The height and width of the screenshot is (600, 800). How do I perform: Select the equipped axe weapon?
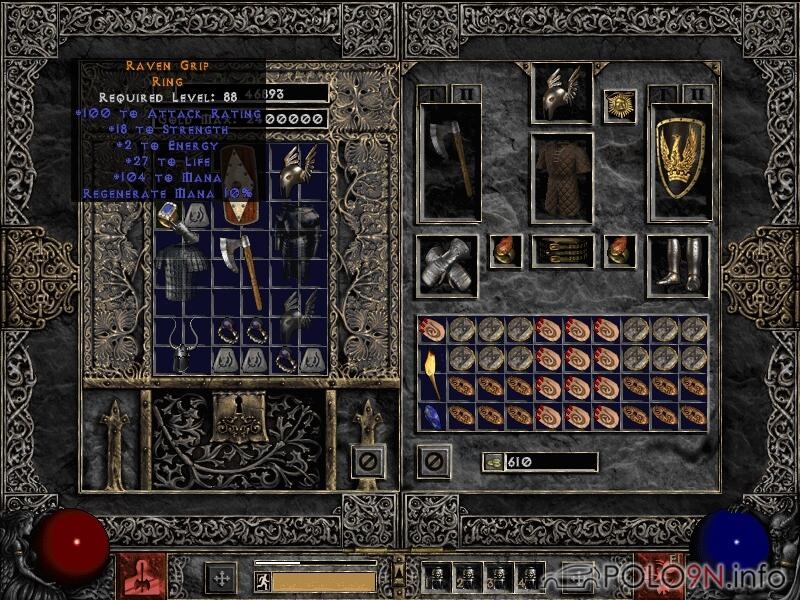(x=449, y=160)
